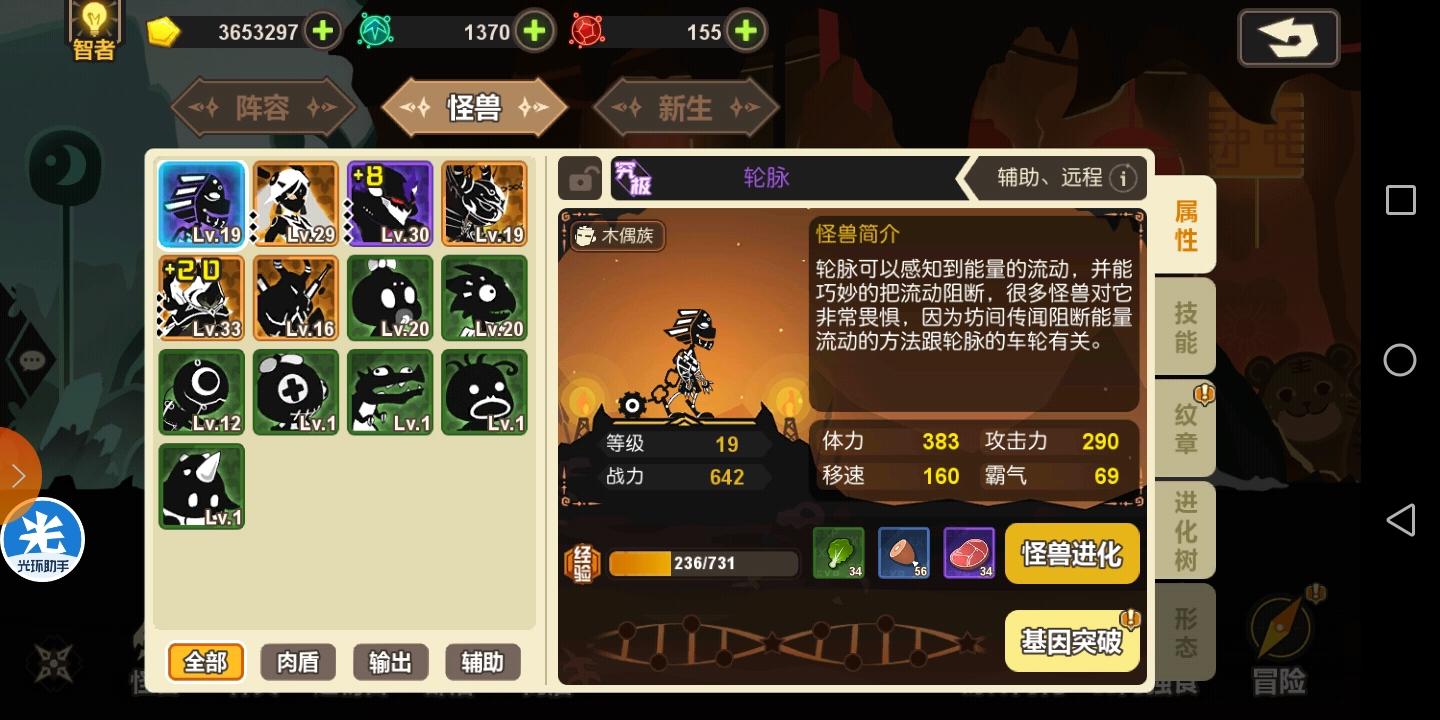Screen dimensions: 1440x720
Task: Select the 肉盾 filter toggle
Action: [297, 661]
